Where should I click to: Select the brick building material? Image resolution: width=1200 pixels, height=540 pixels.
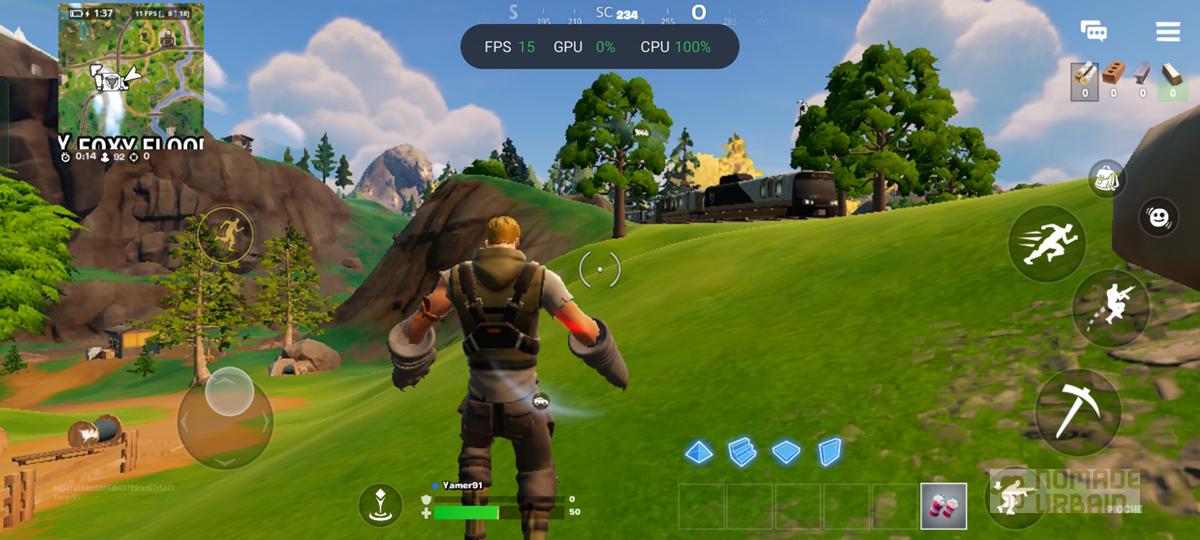point(1114,76)
